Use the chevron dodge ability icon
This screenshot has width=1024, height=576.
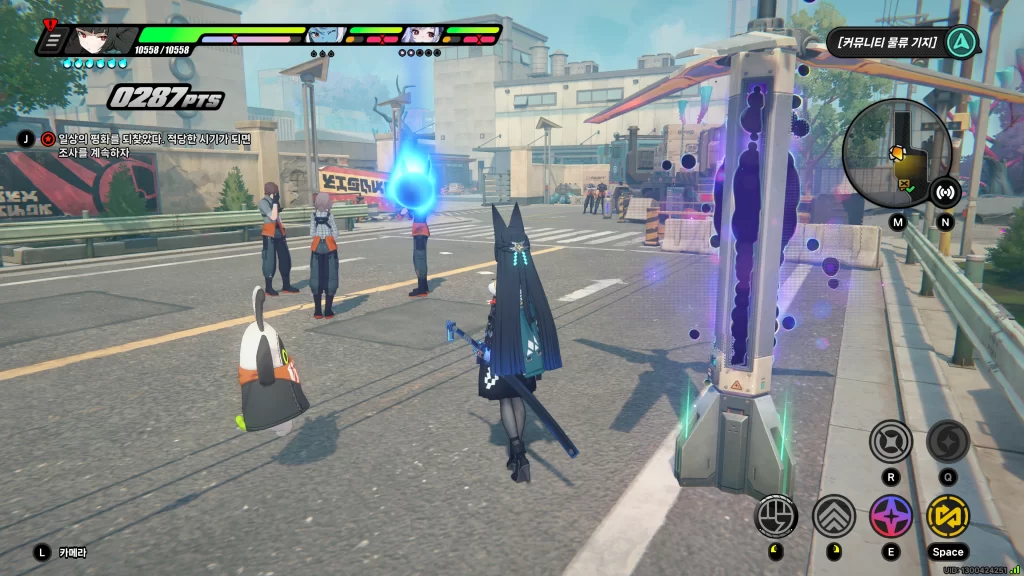coord(834,516)
